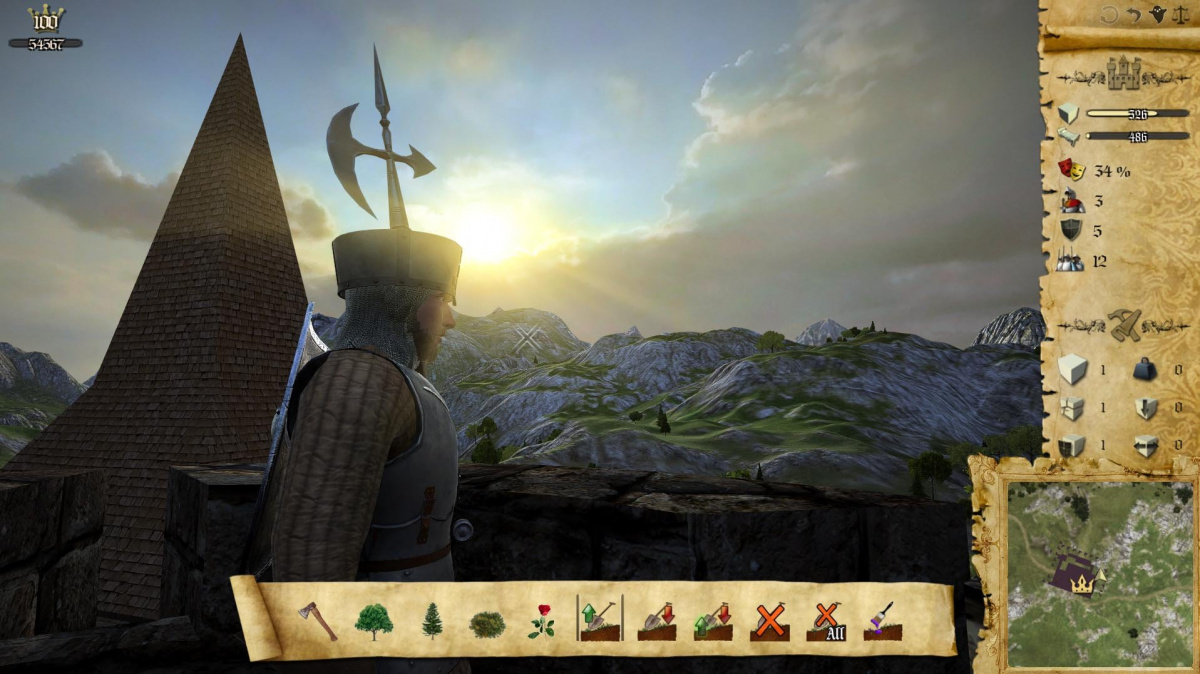Click the ghost icon in top bar
Image resolution: width=1200 pixels, height=674 pixels.
1158,15
